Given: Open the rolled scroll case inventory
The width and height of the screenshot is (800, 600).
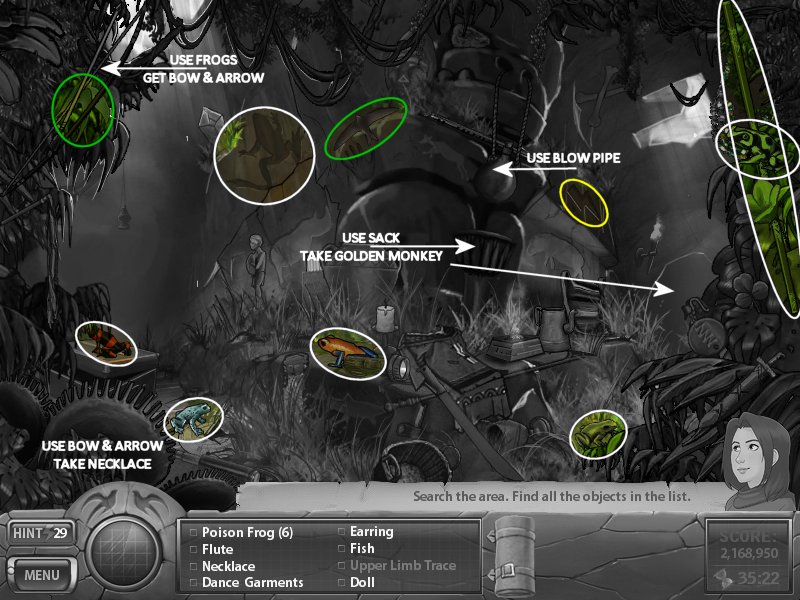Looking at the screenshot, I should 515,554.
